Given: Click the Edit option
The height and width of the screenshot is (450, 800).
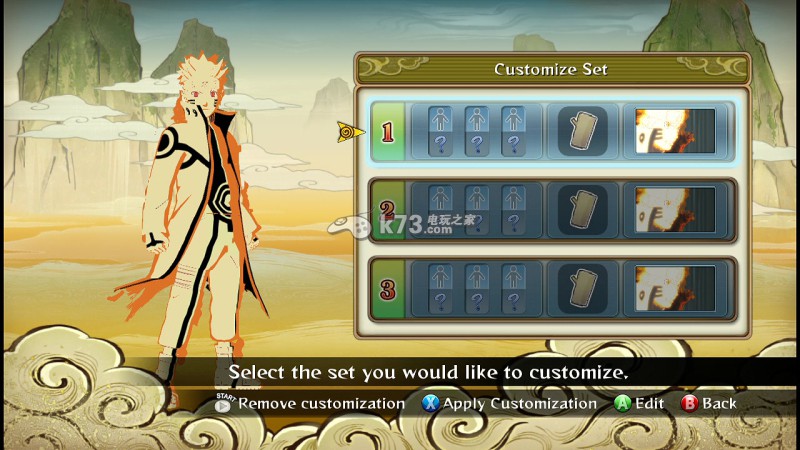Looking at the screenshot, I should click(x=639, y=404).
